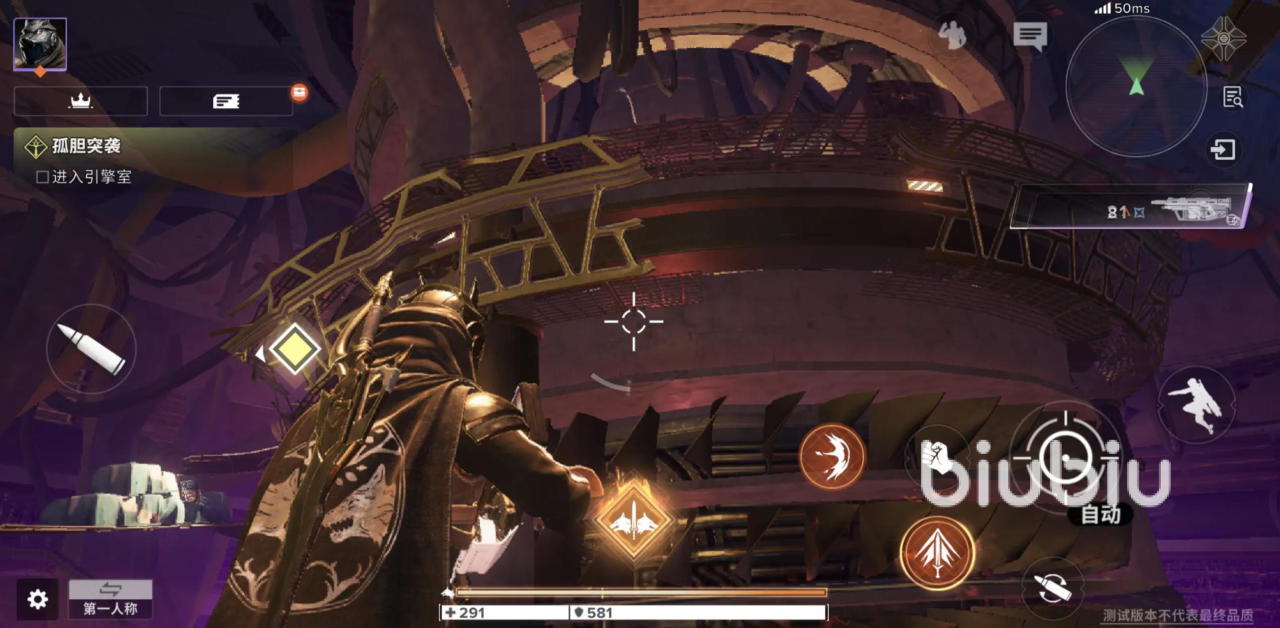Open the document search log icon
The width and height of the screenshot is (1280, 628).
[x=1233, y=97]
